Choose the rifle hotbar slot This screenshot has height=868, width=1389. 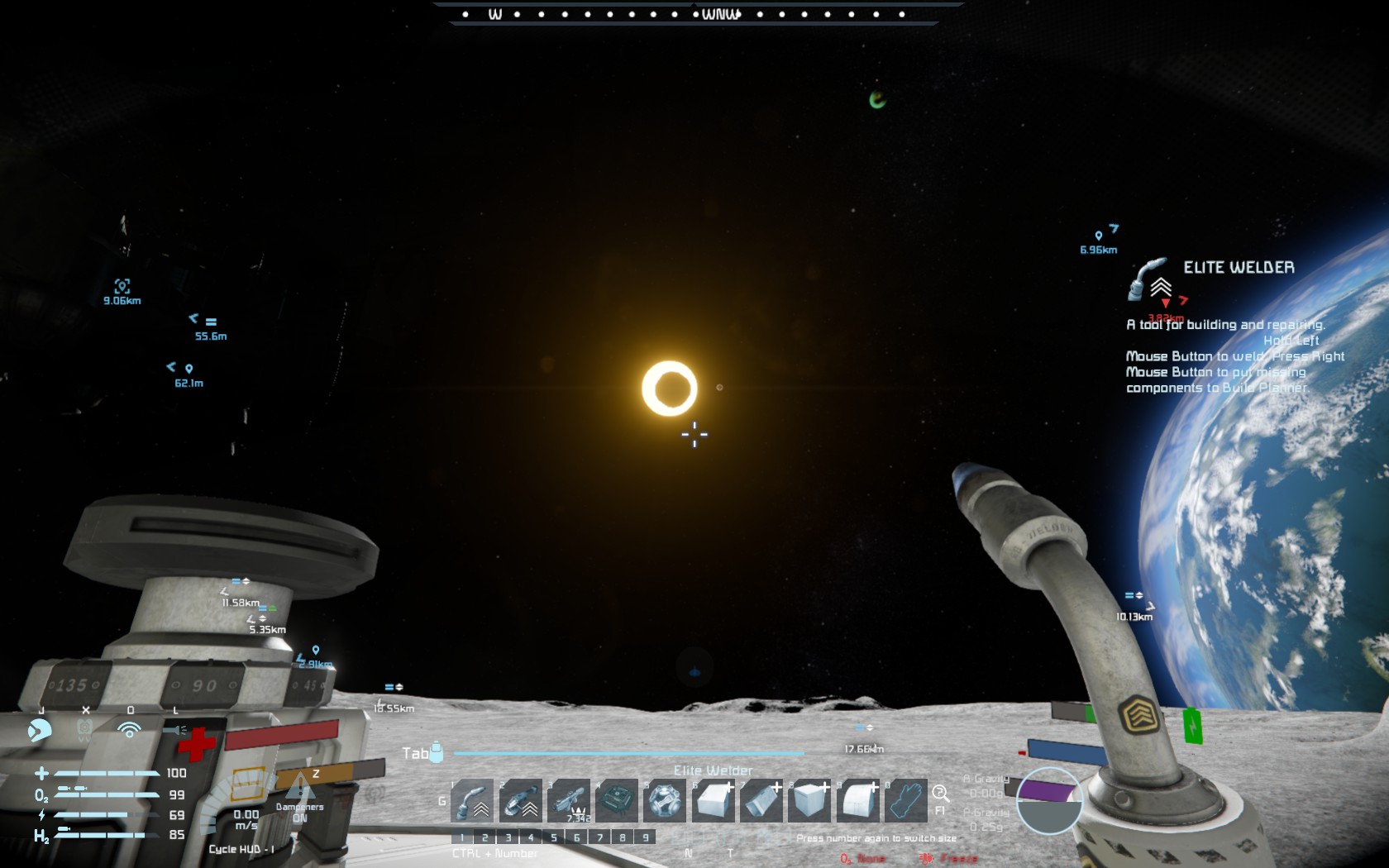coord(569,800)
